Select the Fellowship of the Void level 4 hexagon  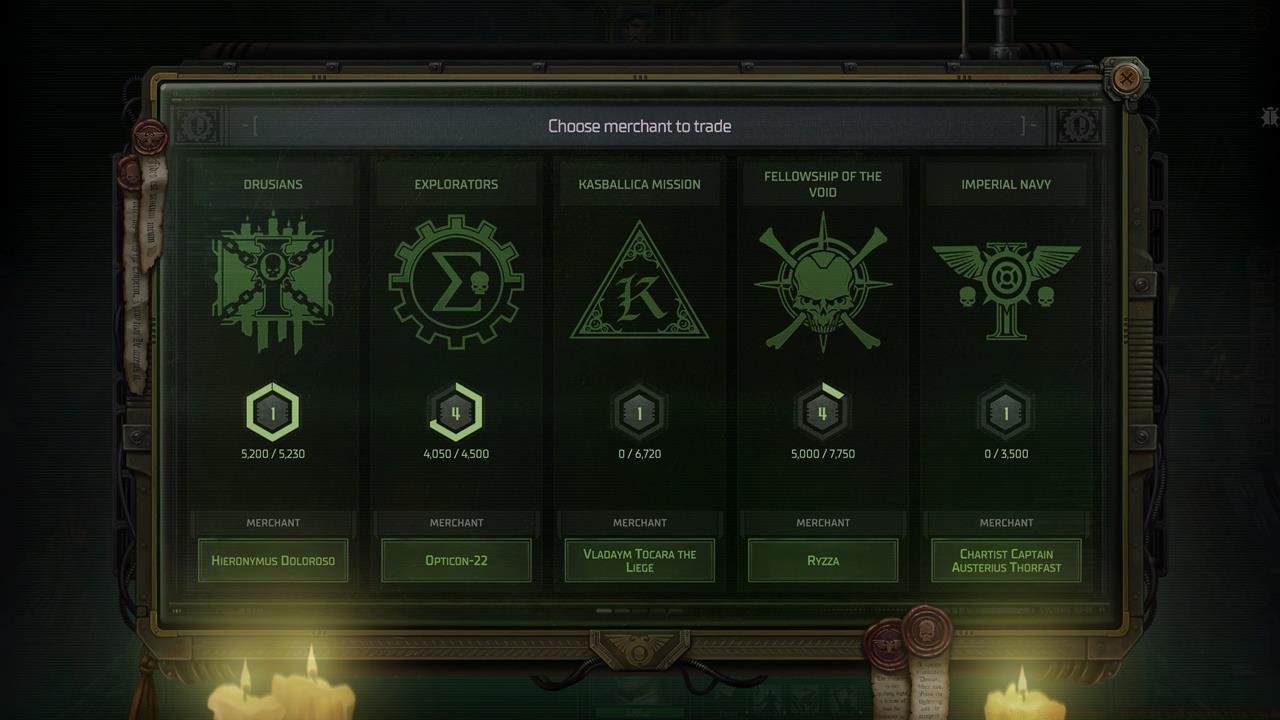(823, 410)
